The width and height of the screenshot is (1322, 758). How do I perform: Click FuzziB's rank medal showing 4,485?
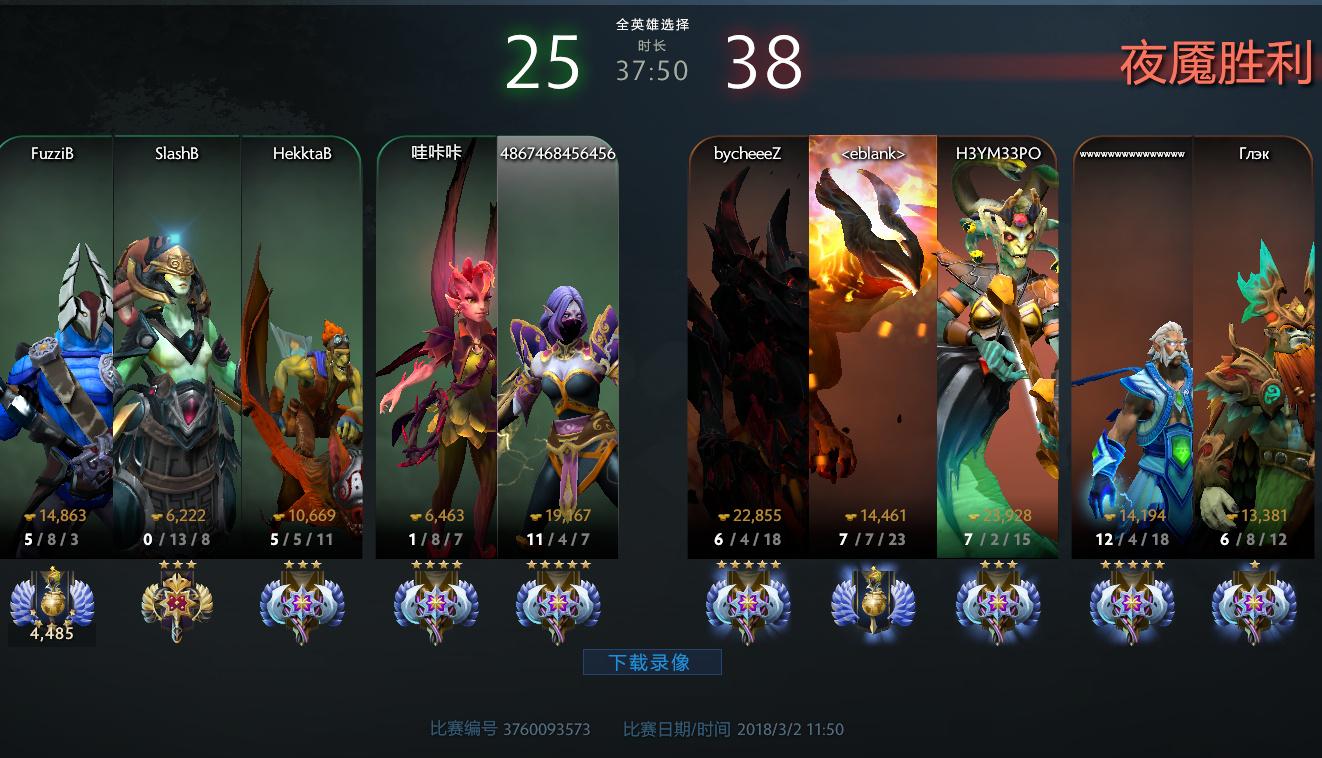[52, 604]
